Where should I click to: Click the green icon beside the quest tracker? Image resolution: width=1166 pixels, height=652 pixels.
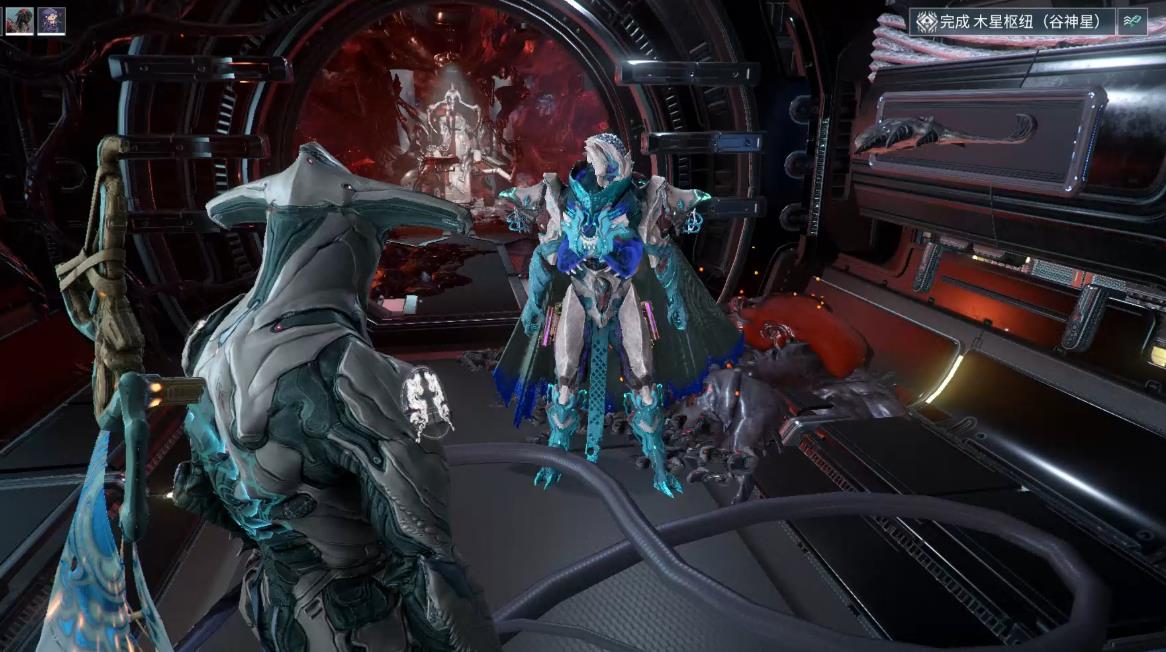(1132, 21)
